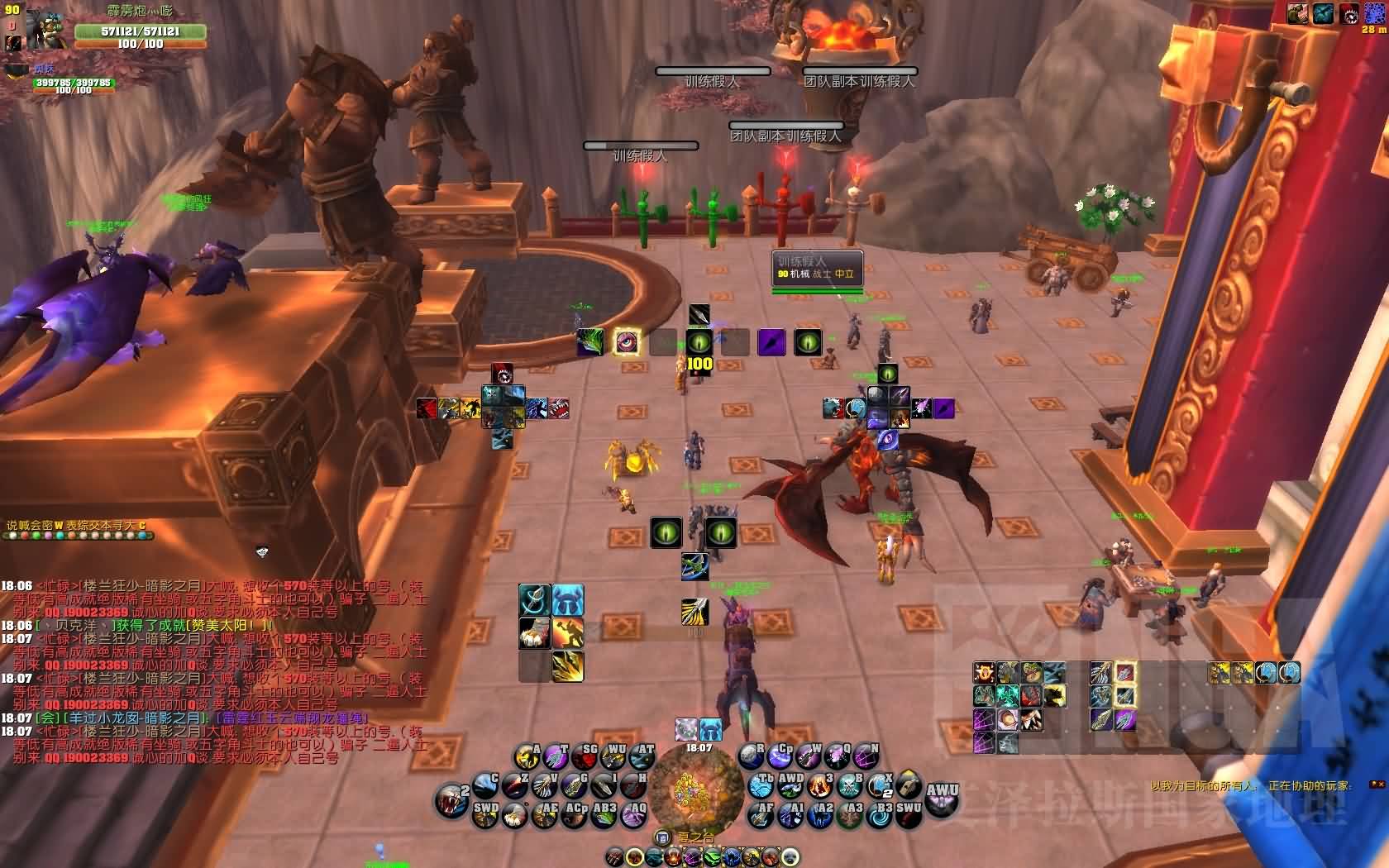Screen dimensions: 1389x868
Task: Click the yellow arrow volley icon above character
Action: pos(694,612)
